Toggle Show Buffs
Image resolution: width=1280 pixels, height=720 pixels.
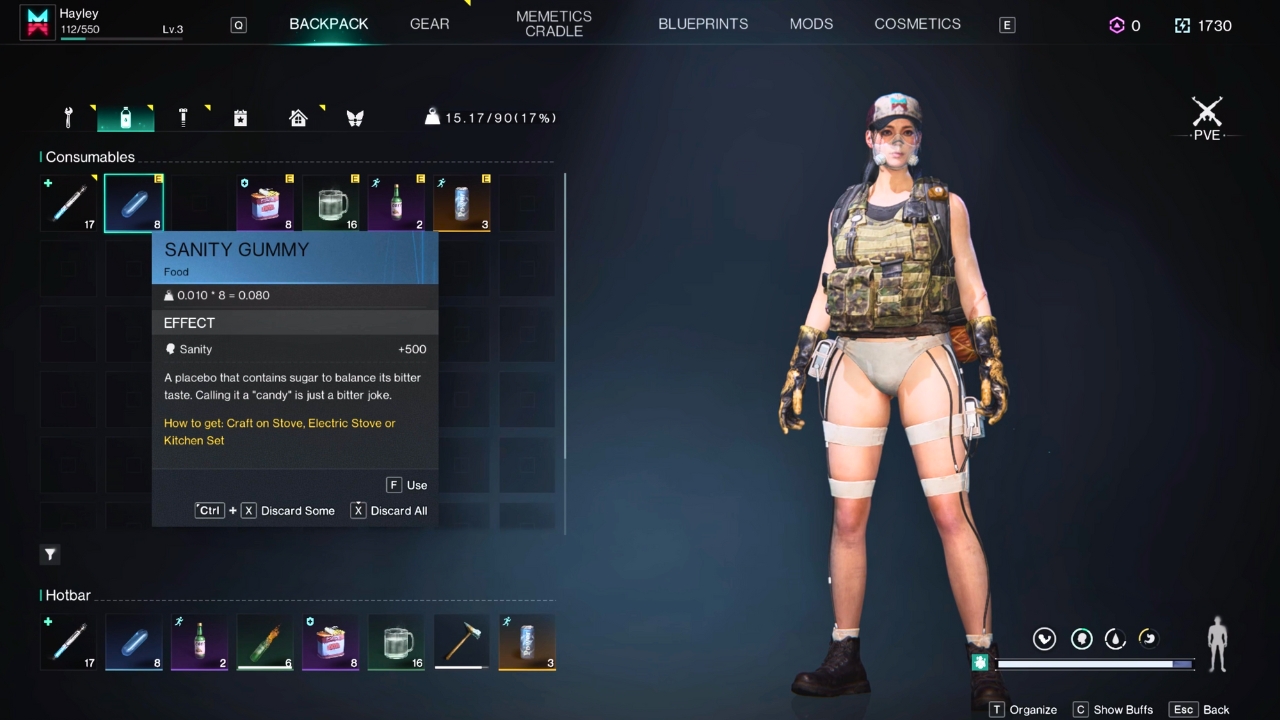click(x=1113, y=709)
